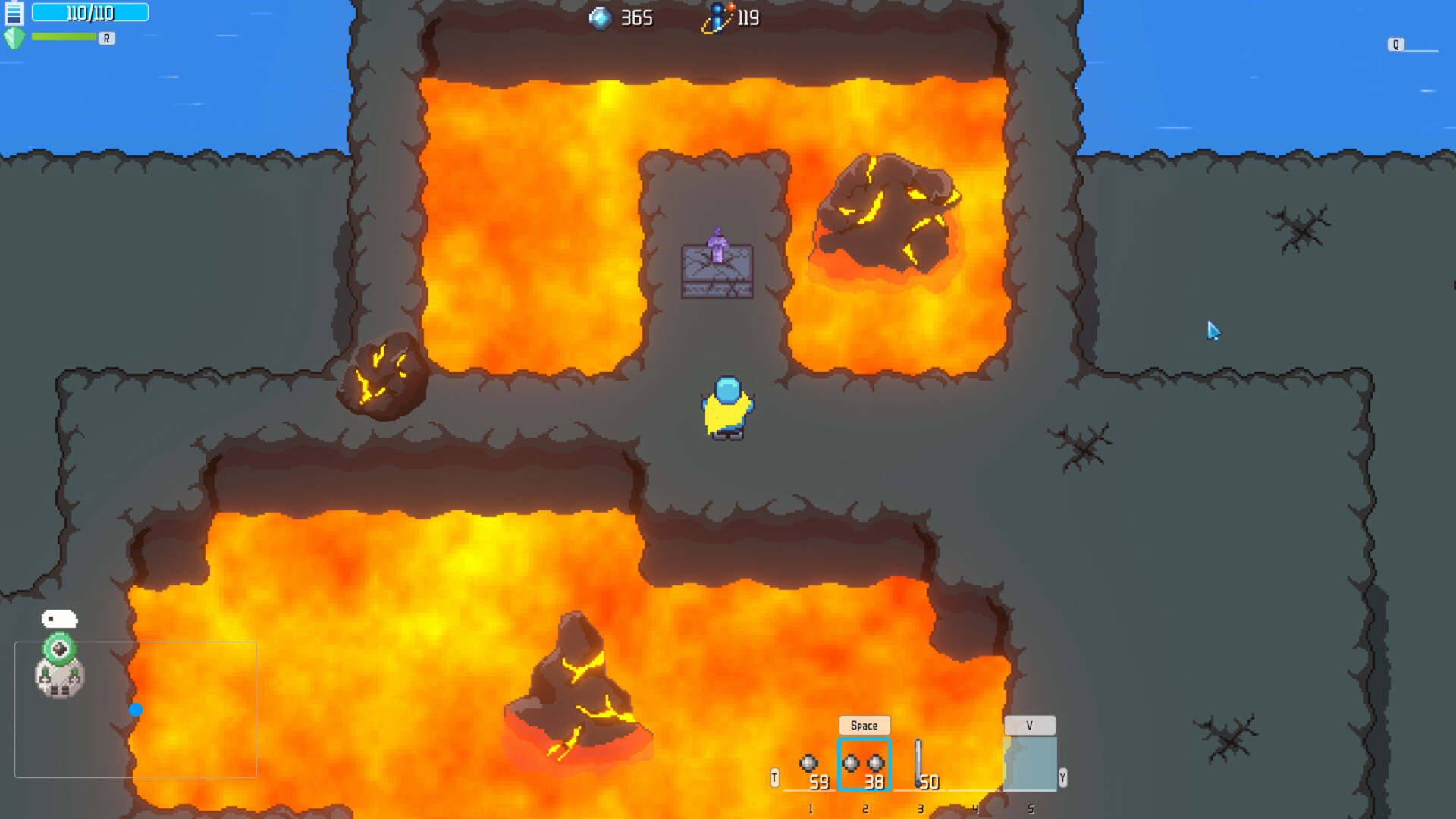Select the drill rod item in hotbar slot 3
The height and width of the screenshot is (819, 1456).
pos(920,762)
